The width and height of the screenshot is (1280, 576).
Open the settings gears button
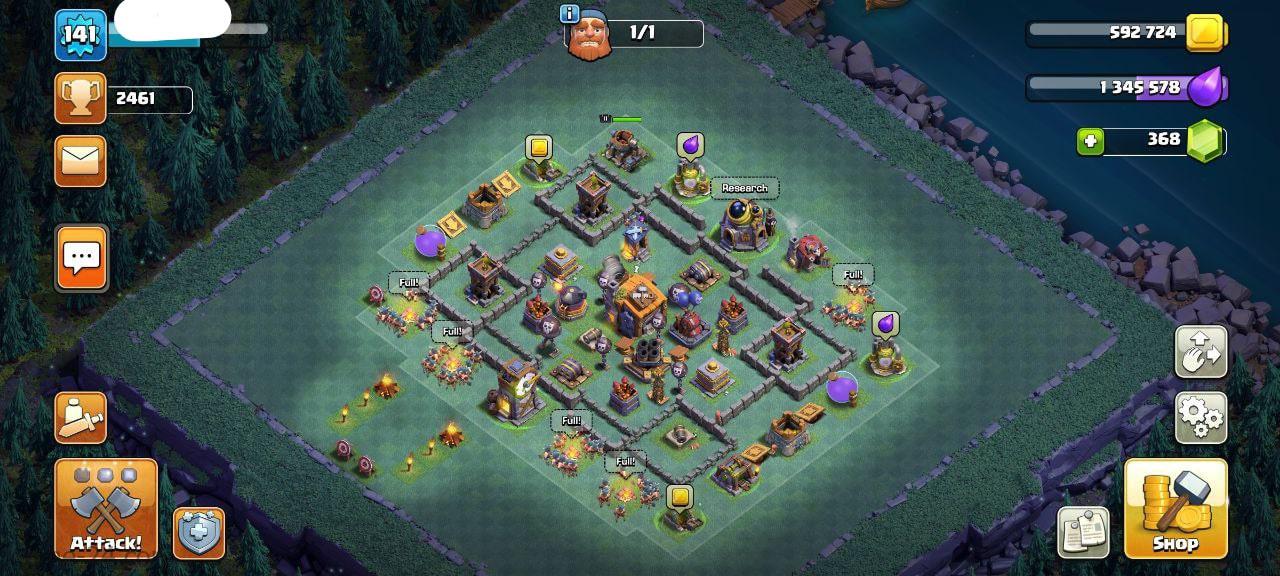click(1200, 417)
